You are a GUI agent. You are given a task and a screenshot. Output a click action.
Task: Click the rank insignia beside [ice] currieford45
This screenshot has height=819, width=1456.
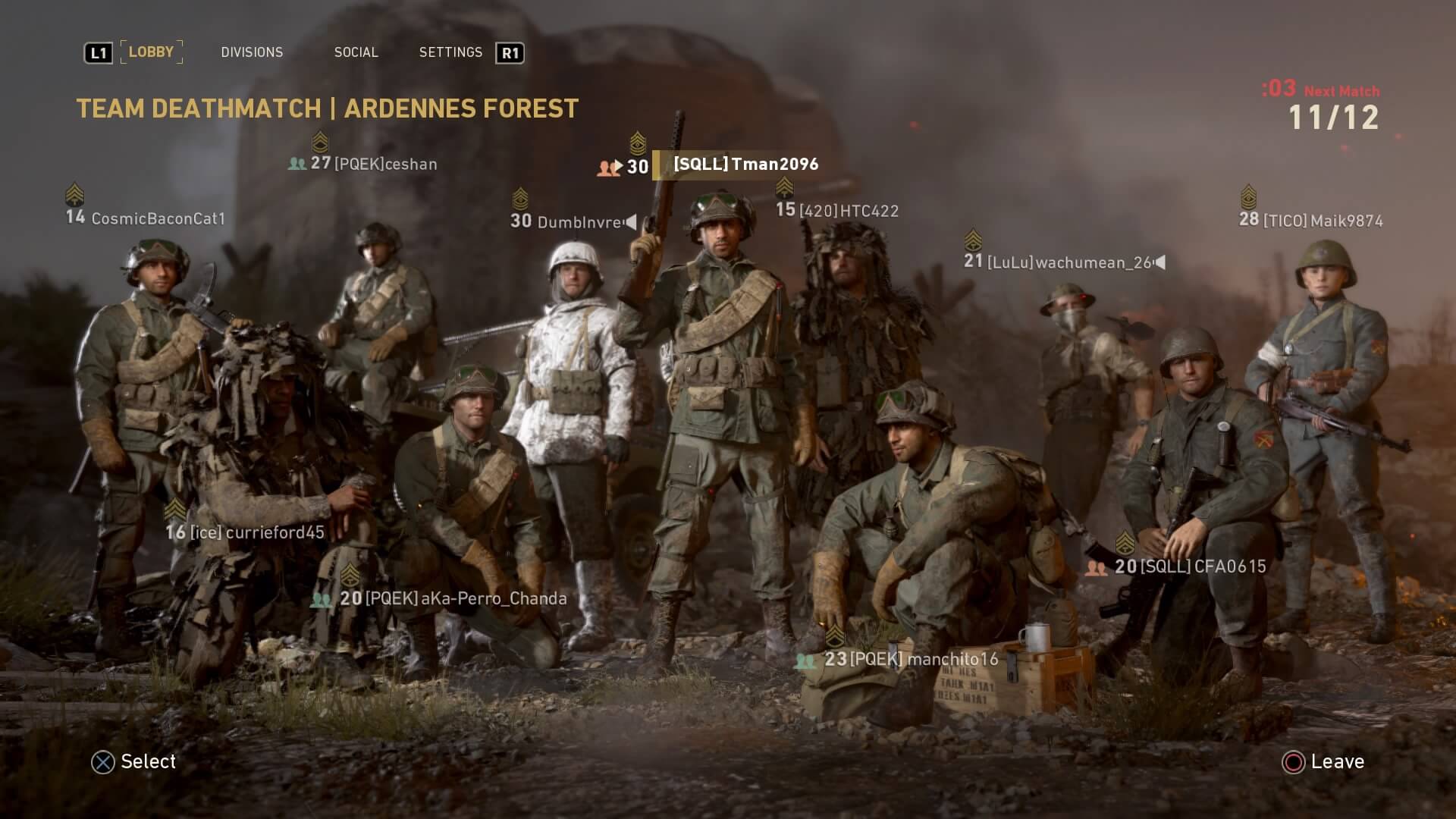coord(175,509)
